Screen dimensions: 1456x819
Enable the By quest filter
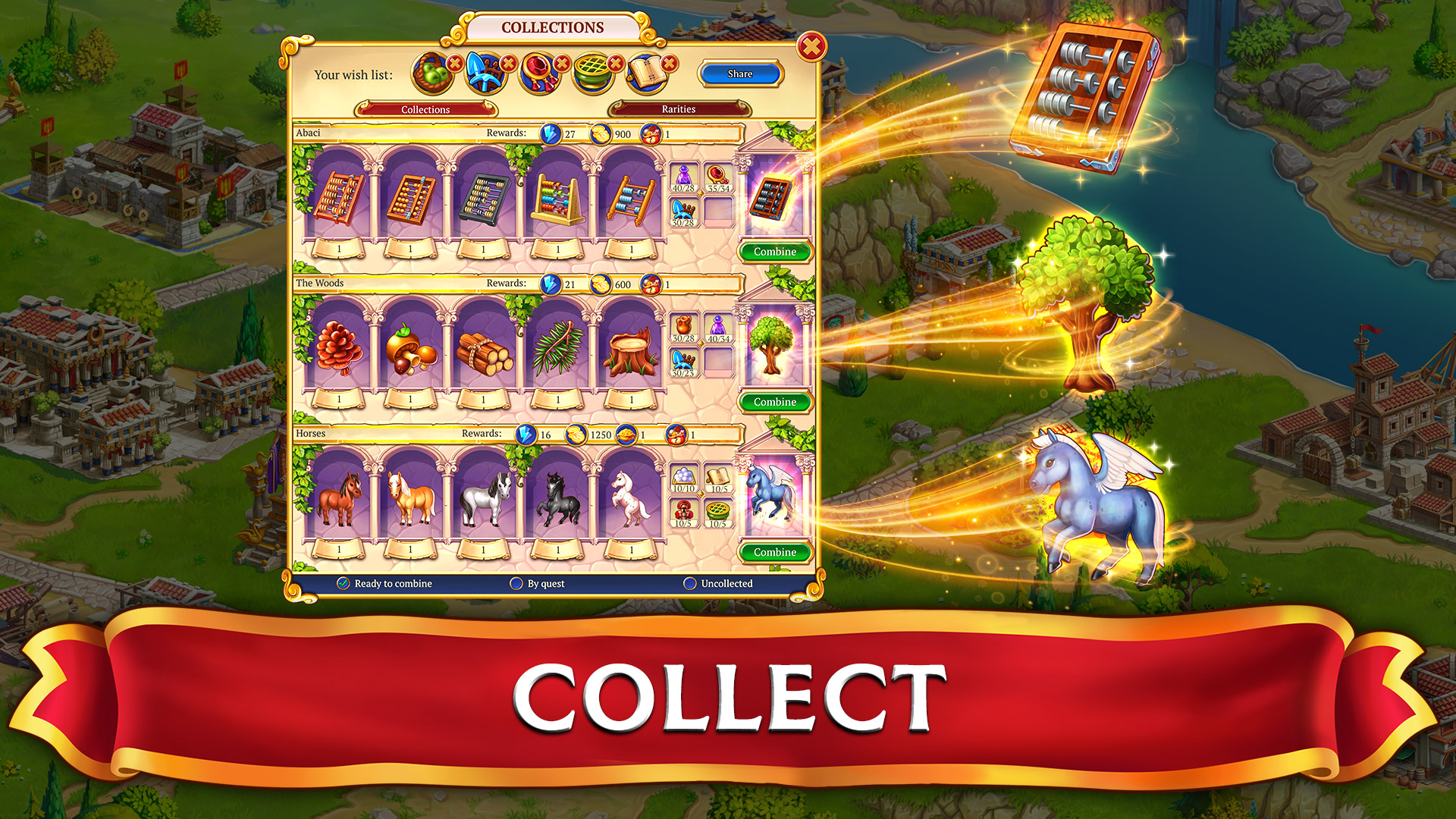pyautogui.click(x=518, y=584)
